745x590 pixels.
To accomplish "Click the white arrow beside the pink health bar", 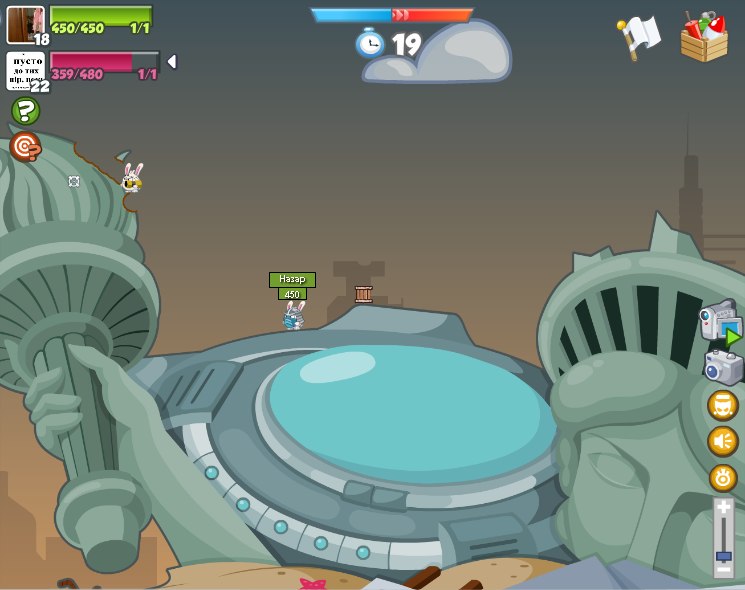I will (x=172, y=62).
